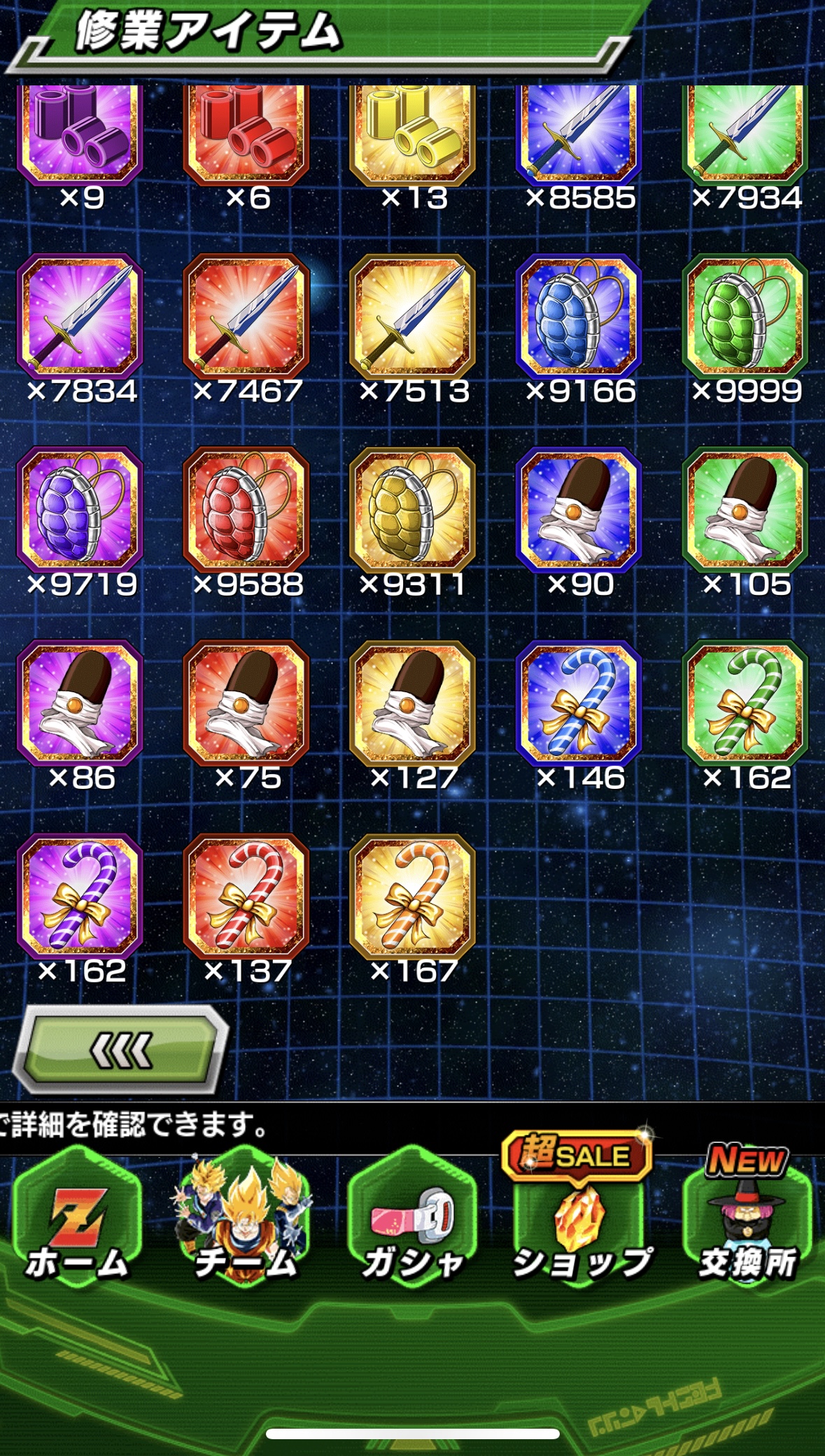Pick the green turtle shell with 9999
Screen dimensions: 825x1456
point(745,316)
